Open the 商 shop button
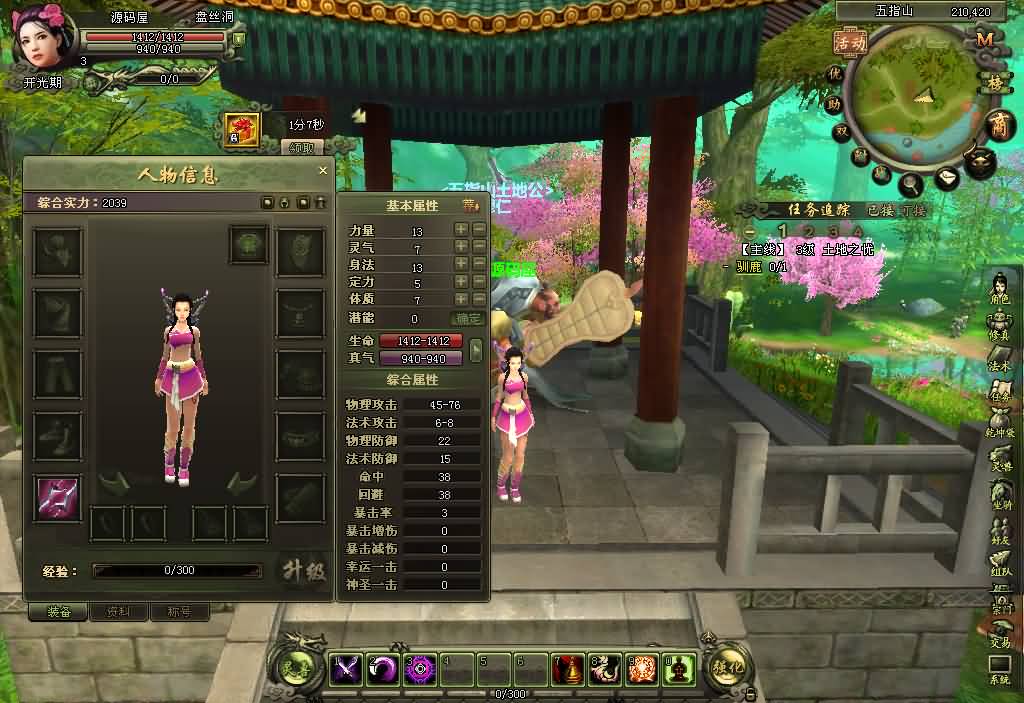Viewport: 1024px width, 703px height. click(998, 125)
